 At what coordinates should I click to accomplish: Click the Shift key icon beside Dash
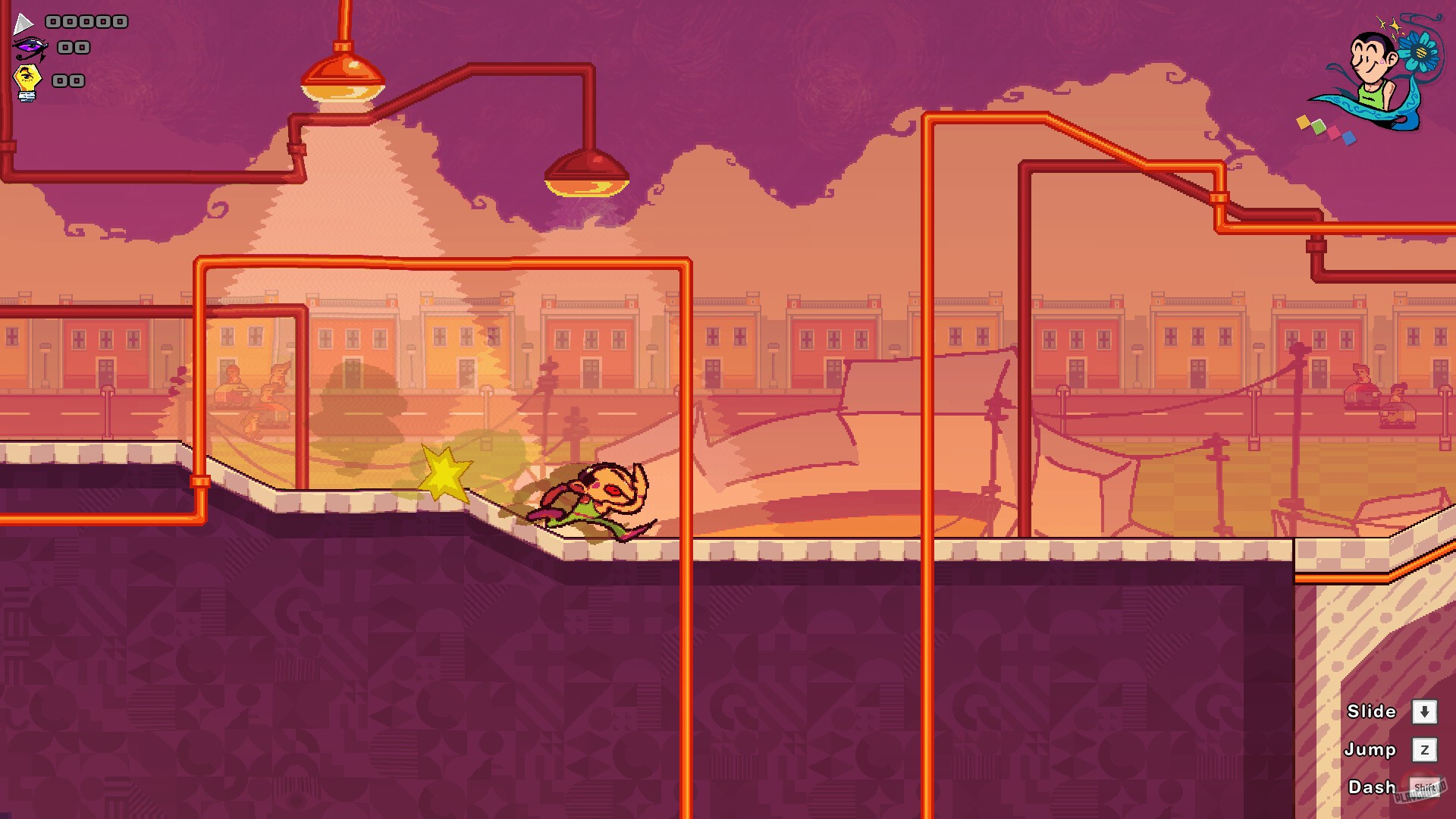pos(1424,786)
